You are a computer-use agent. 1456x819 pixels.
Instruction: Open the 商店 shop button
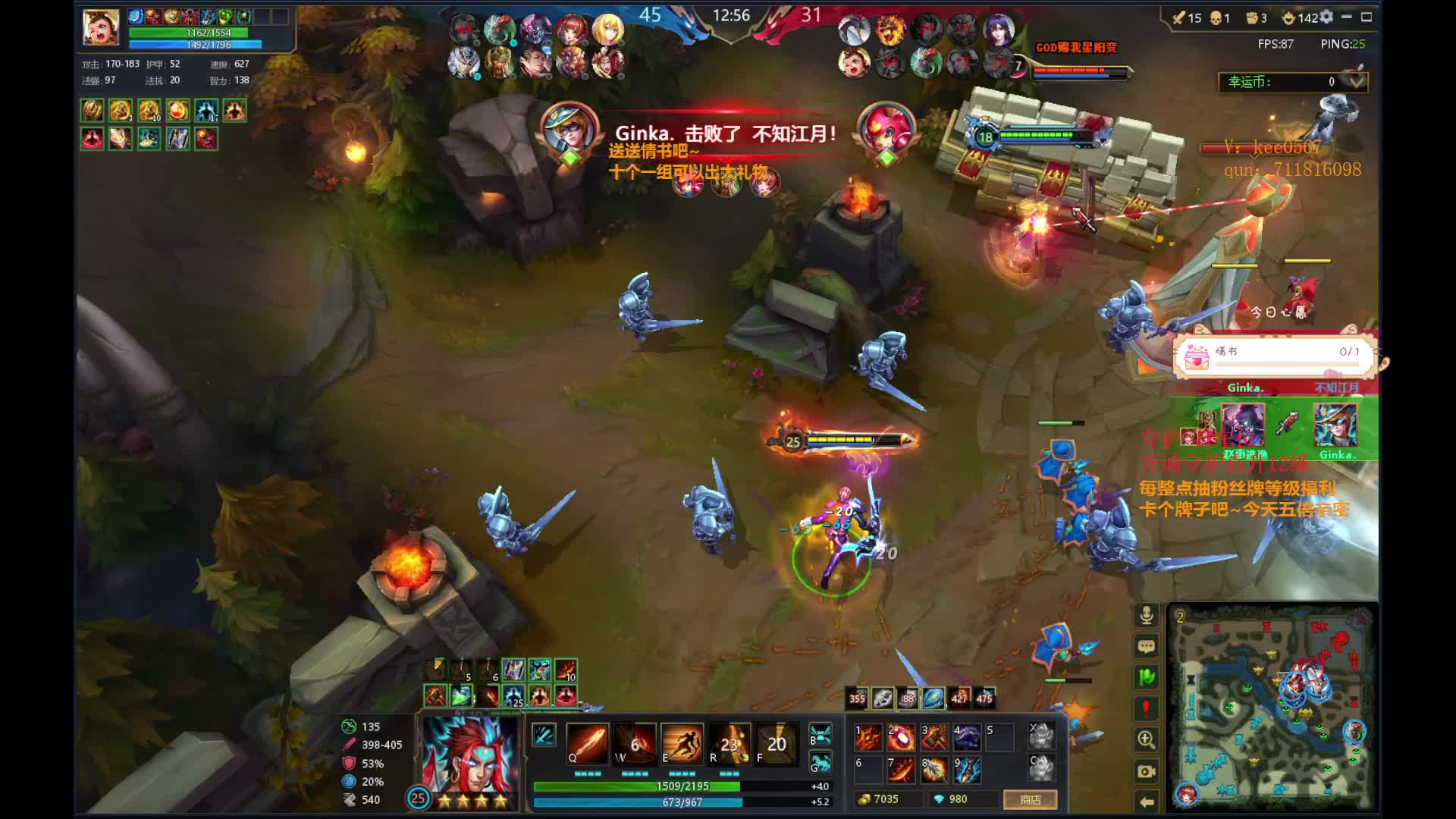click(1030, 799)
